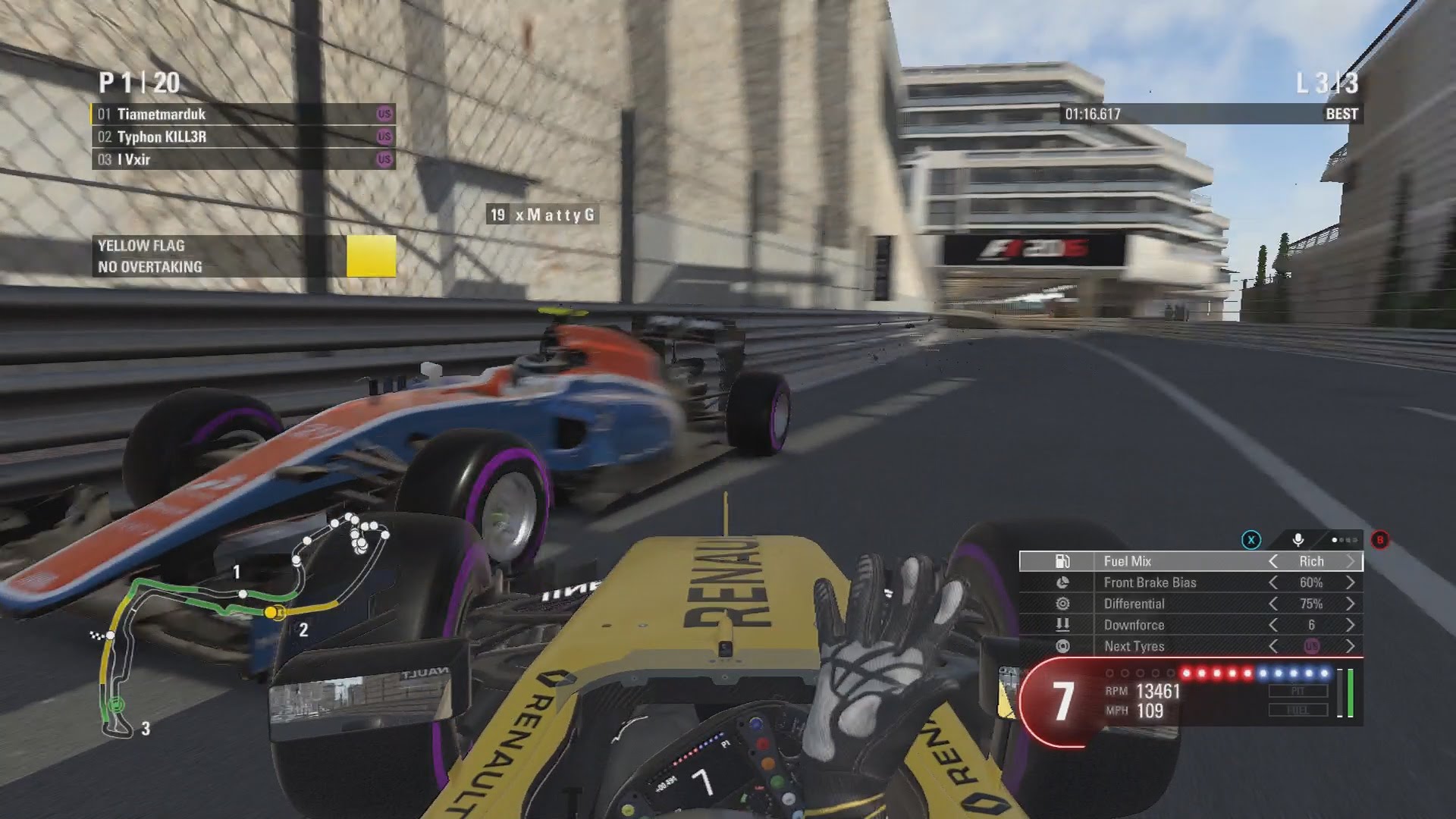Screen dimensions: 1456x819
Task: Change Next Tyres with right arrow
Action: 1351,646
